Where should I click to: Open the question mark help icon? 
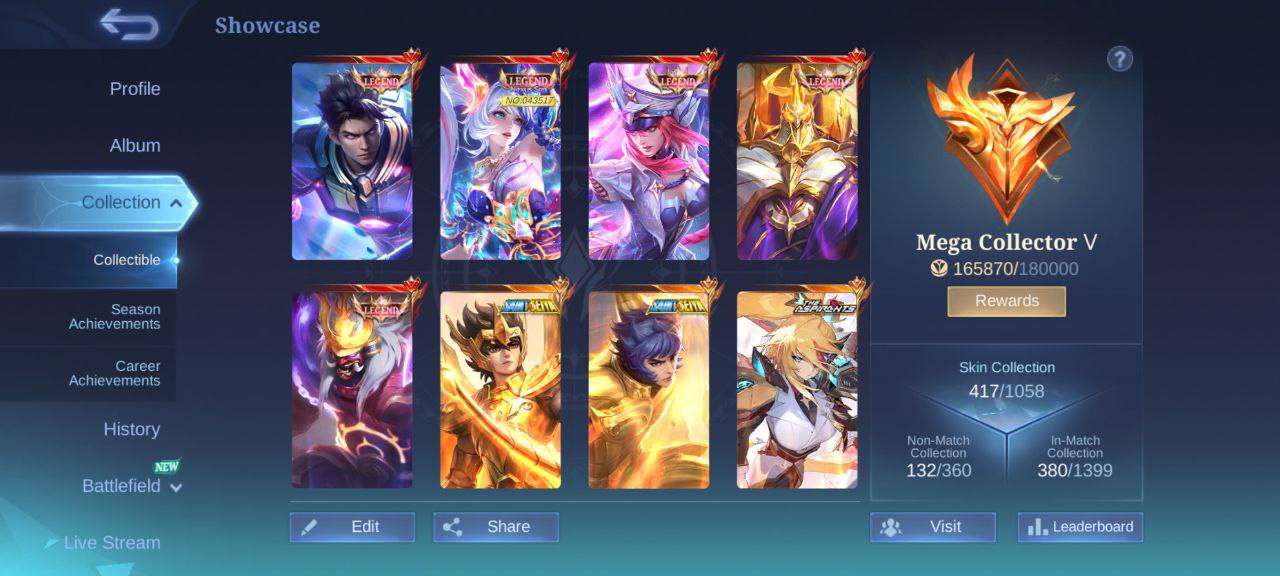point(1120,59)
